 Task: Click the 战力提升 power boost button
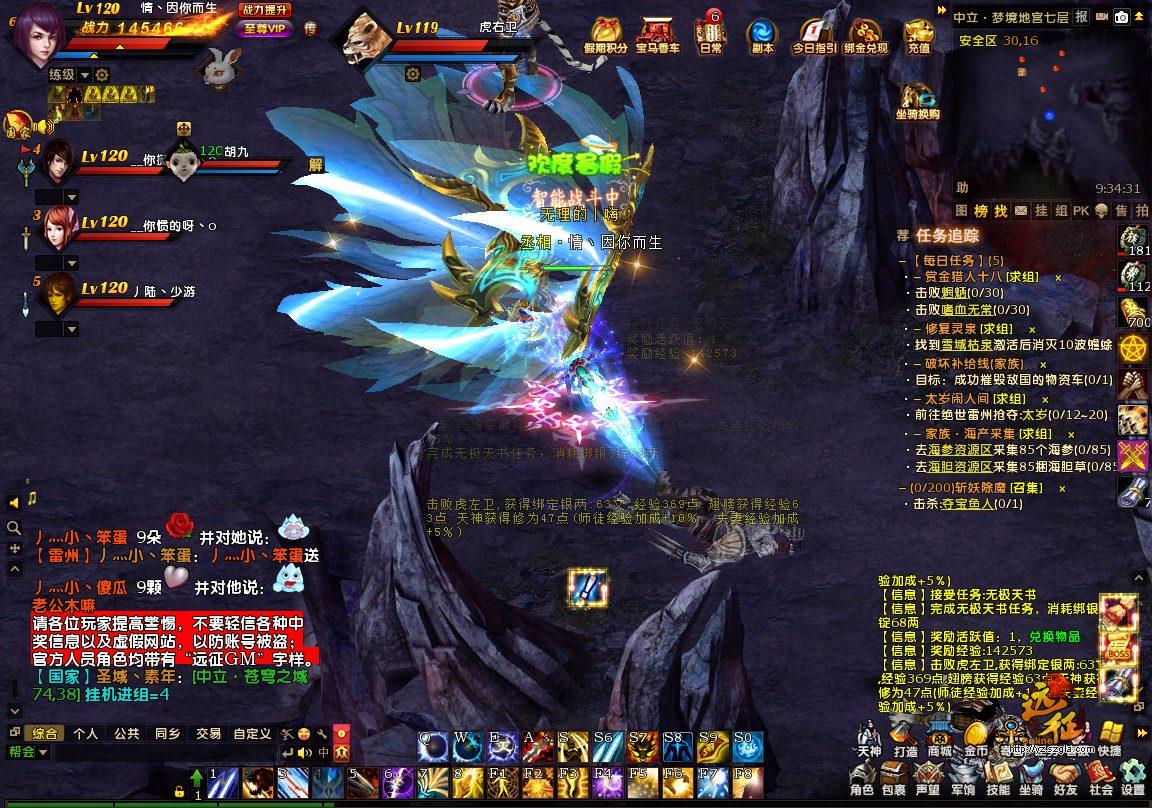click(x=265, y=9)
